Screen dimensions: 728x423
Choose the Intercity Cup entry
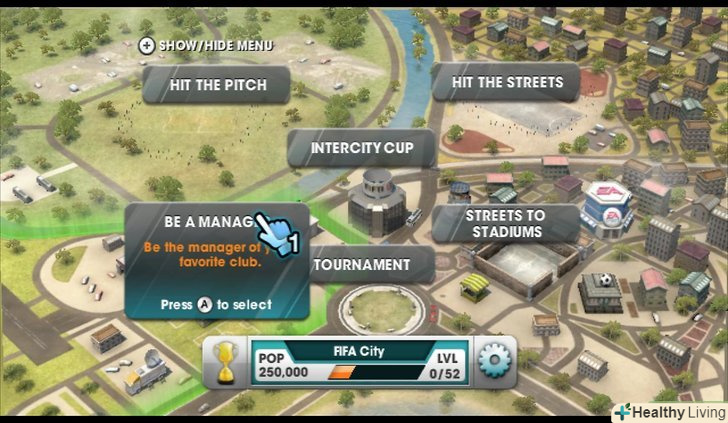[361, 148]
